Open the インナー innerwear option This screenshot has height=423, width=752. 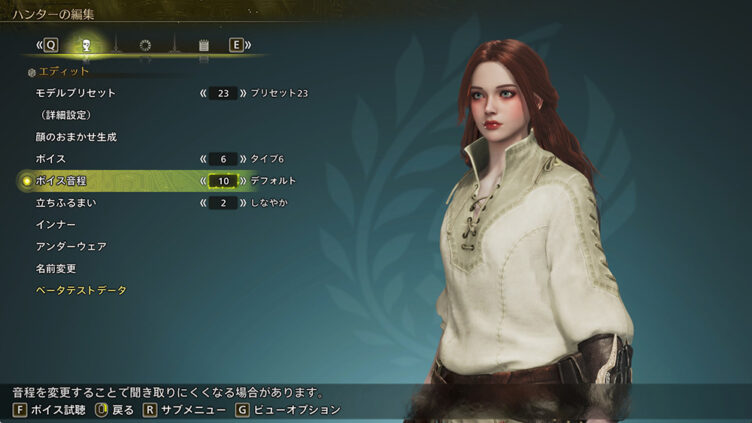point(56,225)
